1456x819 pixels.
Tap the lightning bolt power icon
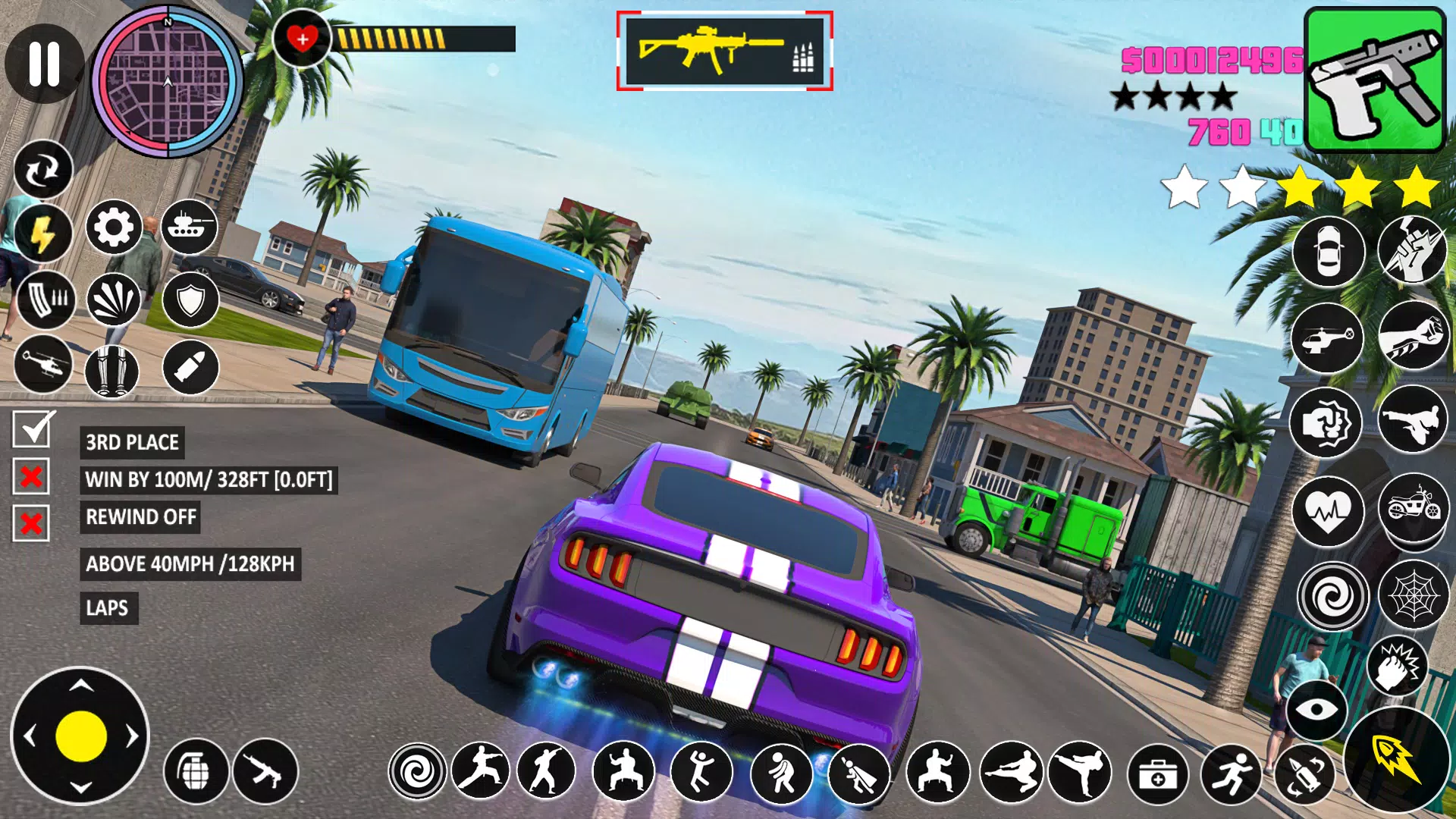(x=42, y=233)
